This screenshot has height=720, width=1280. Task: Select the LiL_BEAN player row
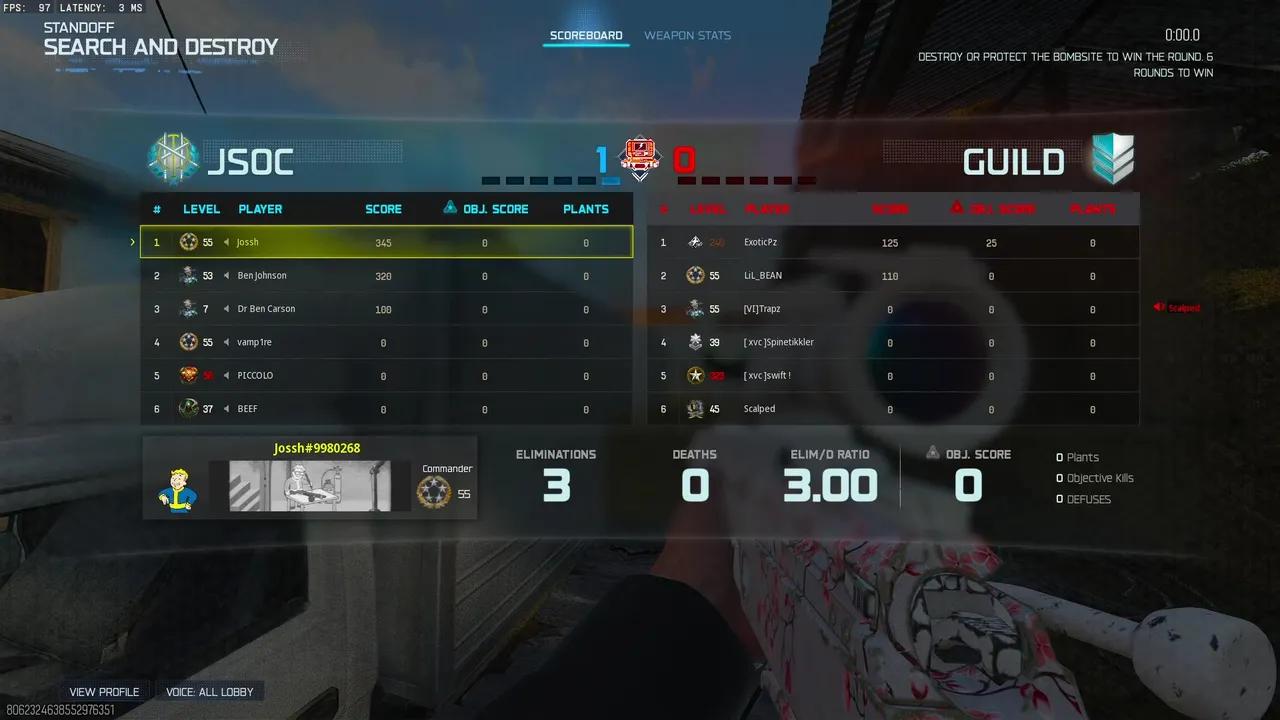point(892,276)
